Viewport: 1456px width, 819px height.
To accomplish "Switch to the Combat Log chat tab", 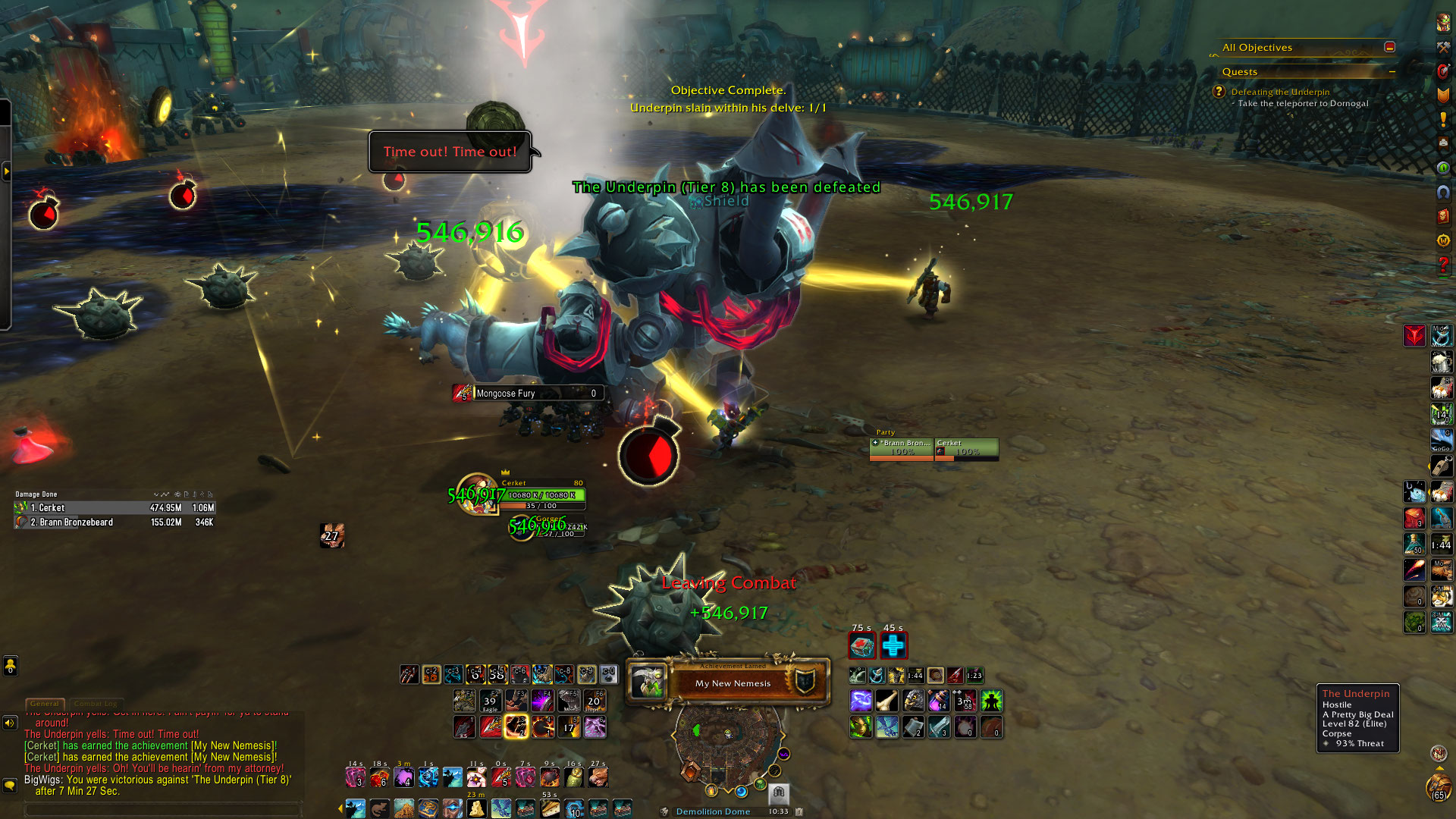I will point(96,704).
